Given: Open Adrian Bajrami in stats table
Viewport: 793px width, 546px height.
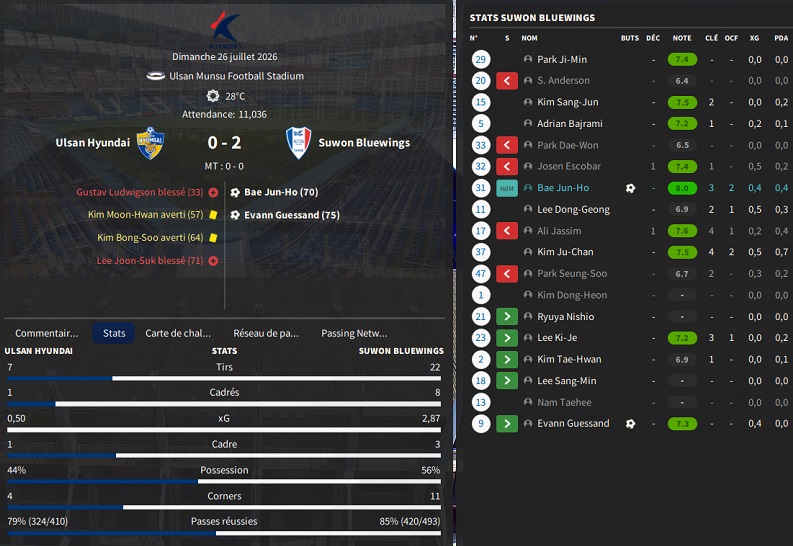Looking at the screenshot, I should [x=569, y=124].
